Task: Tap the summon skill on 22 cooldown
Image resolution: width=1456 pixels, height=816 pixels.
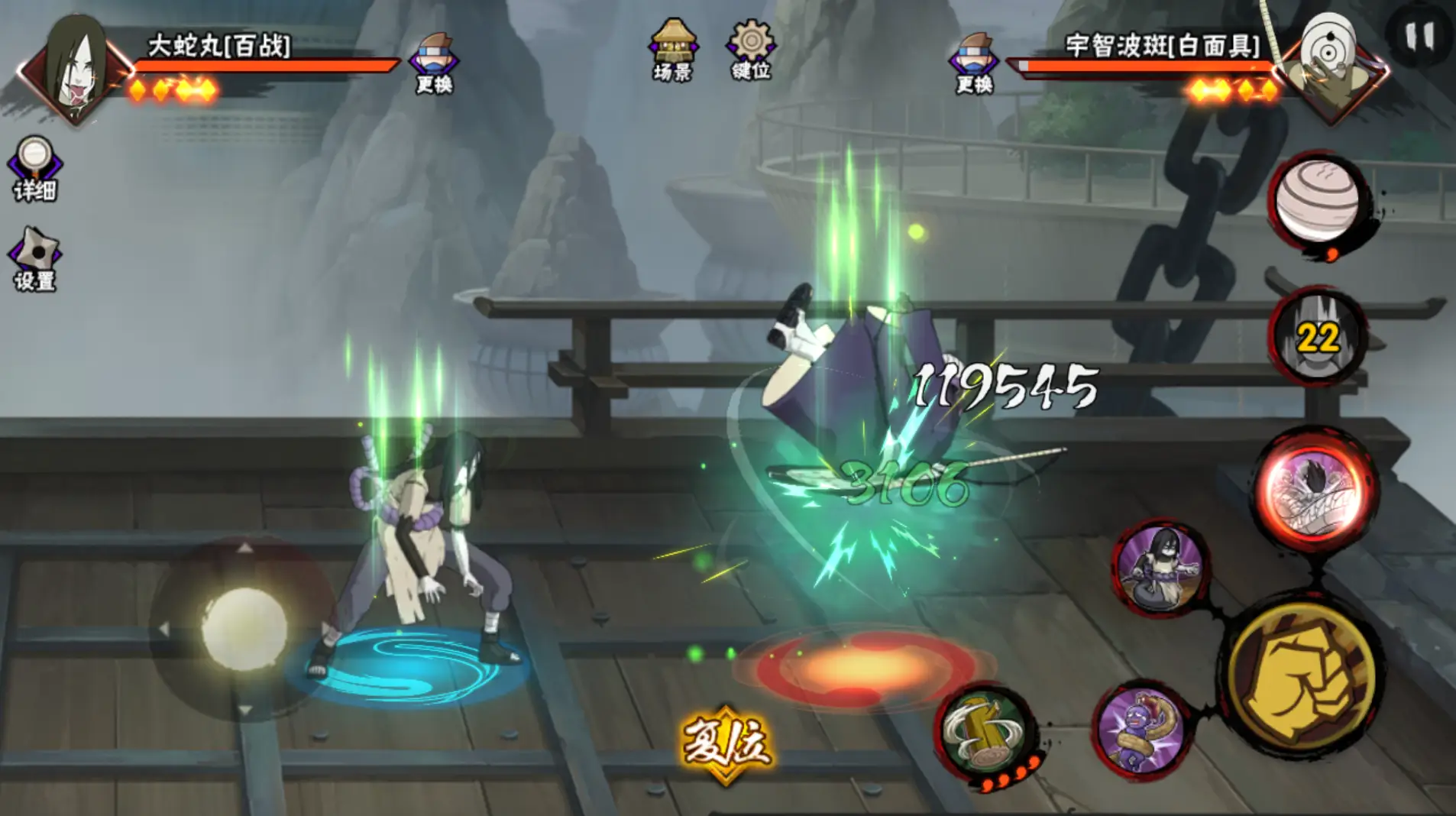Action: [x=1318, y=337]
